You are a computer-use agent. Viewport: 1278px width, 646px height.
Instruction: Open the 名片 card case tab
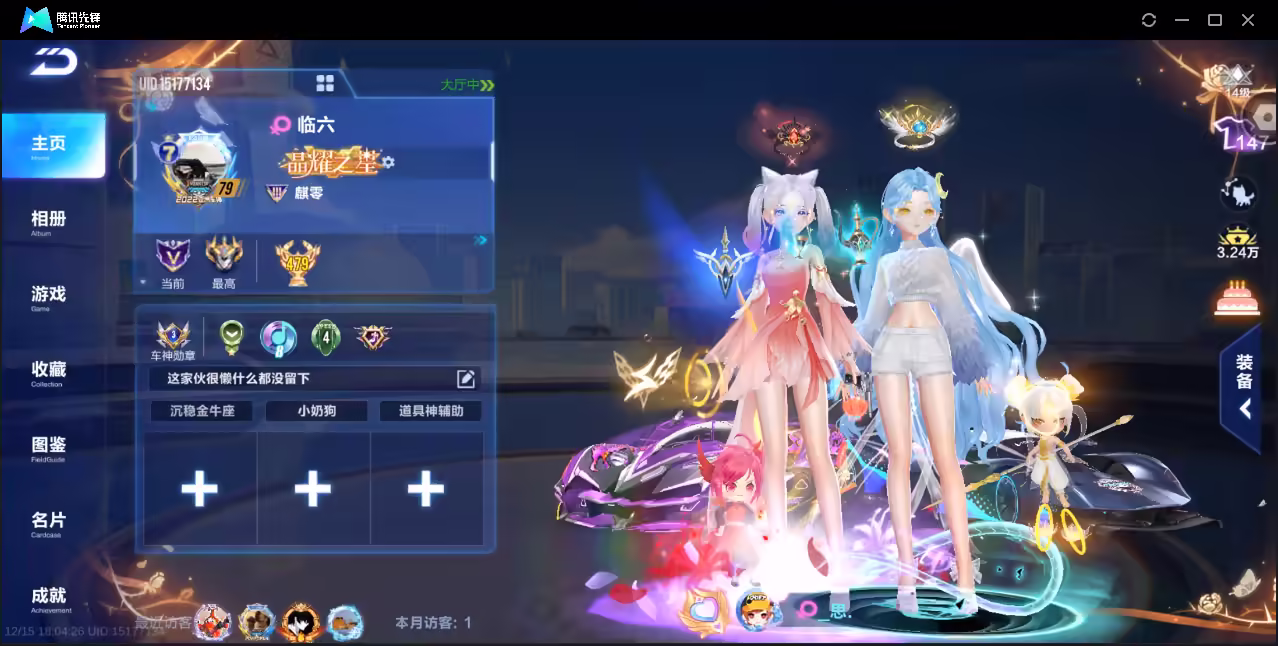[x=48, y=522]
